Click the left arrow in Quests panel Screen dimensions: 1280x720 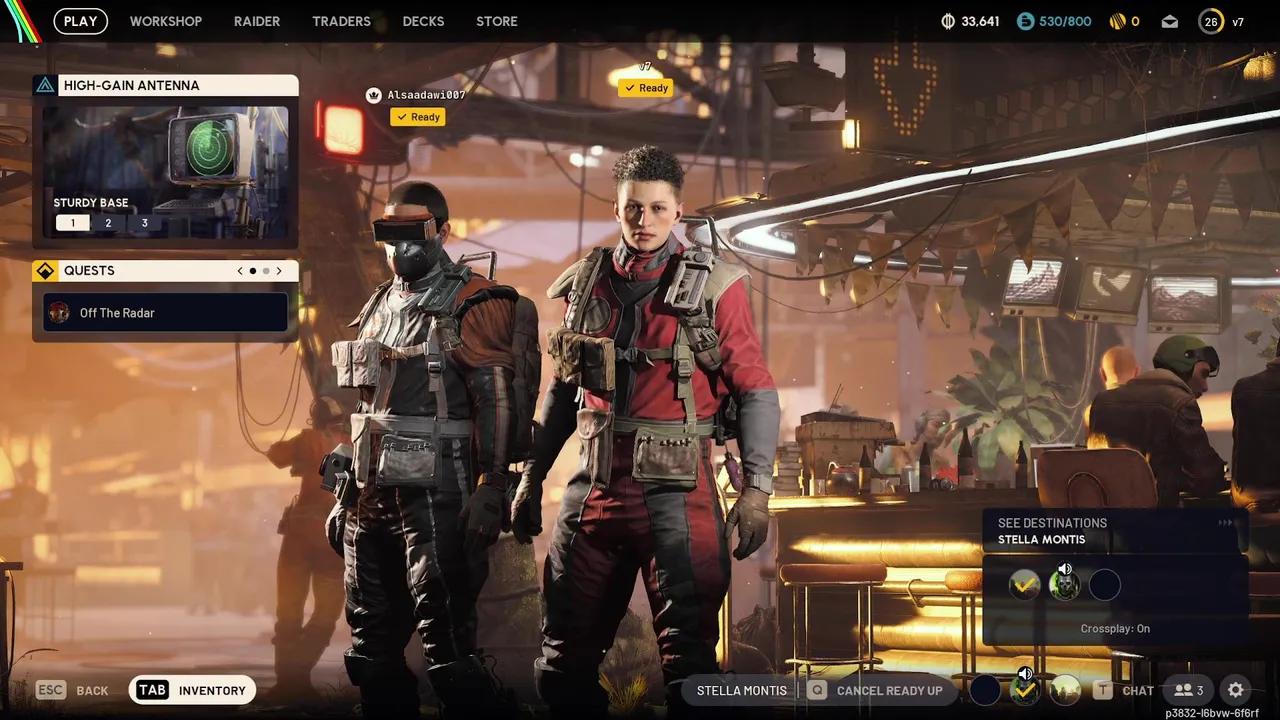click(x=239, y=270)
